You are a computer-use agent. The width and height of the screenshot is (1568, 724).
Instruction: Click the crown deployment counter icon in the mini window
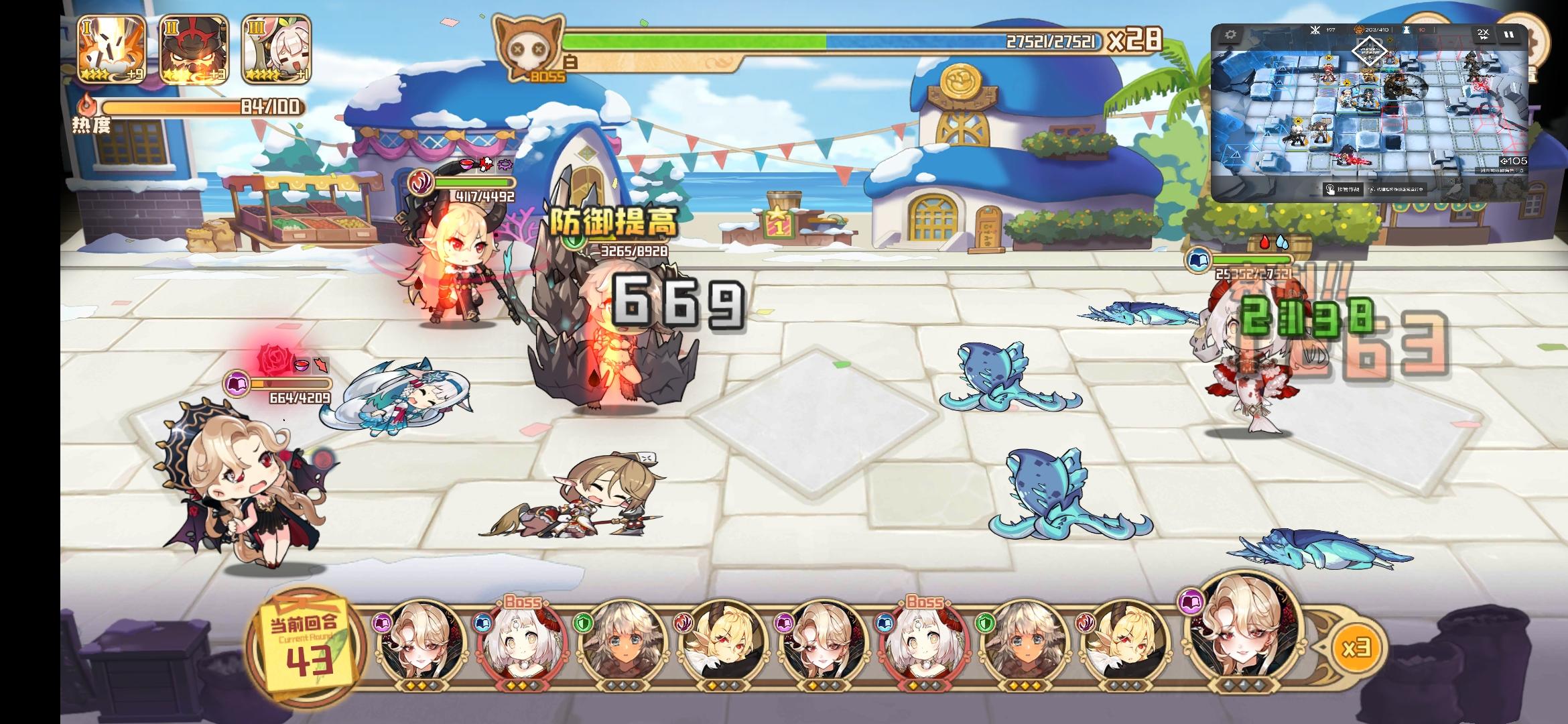(1359, 29)
